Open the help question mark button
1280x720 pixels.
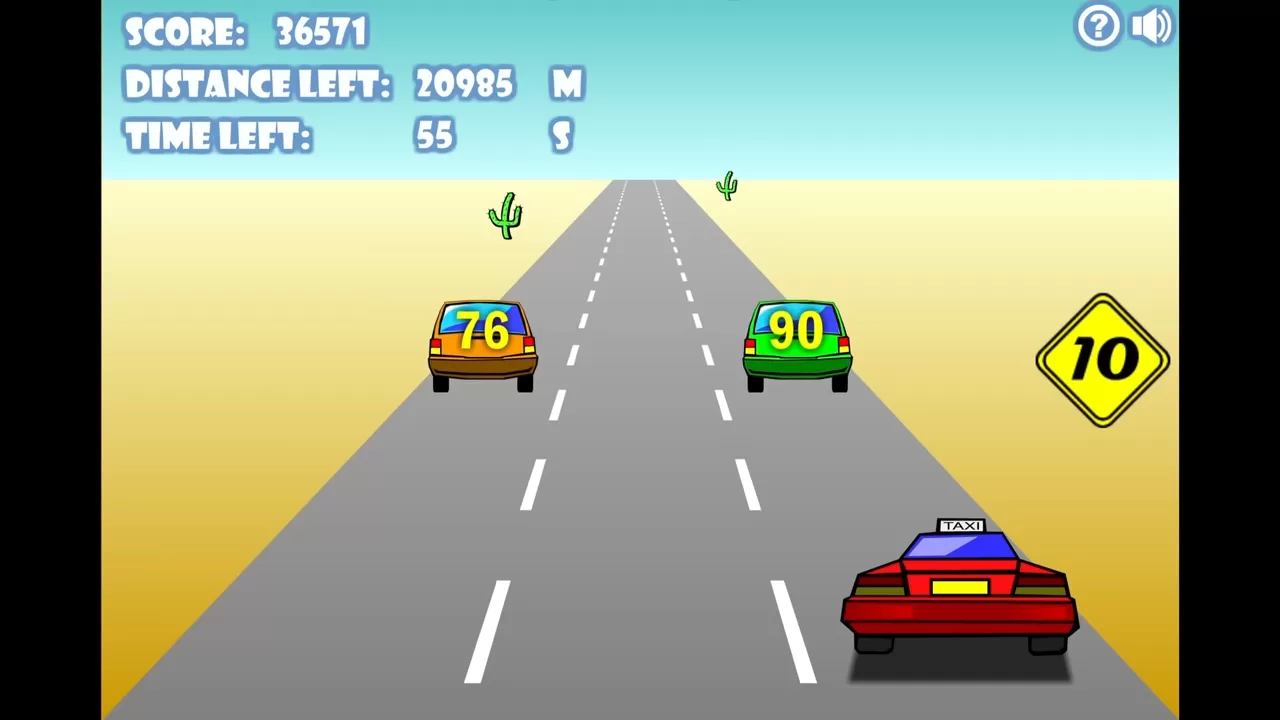[1098, 26]
